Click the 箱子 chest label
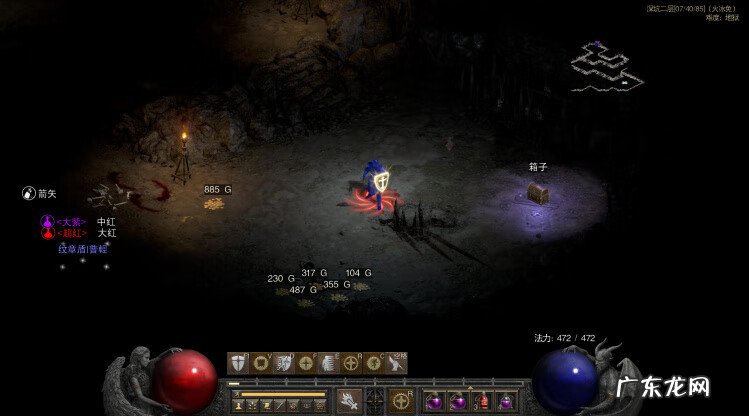749x416 pixels. 540,167
